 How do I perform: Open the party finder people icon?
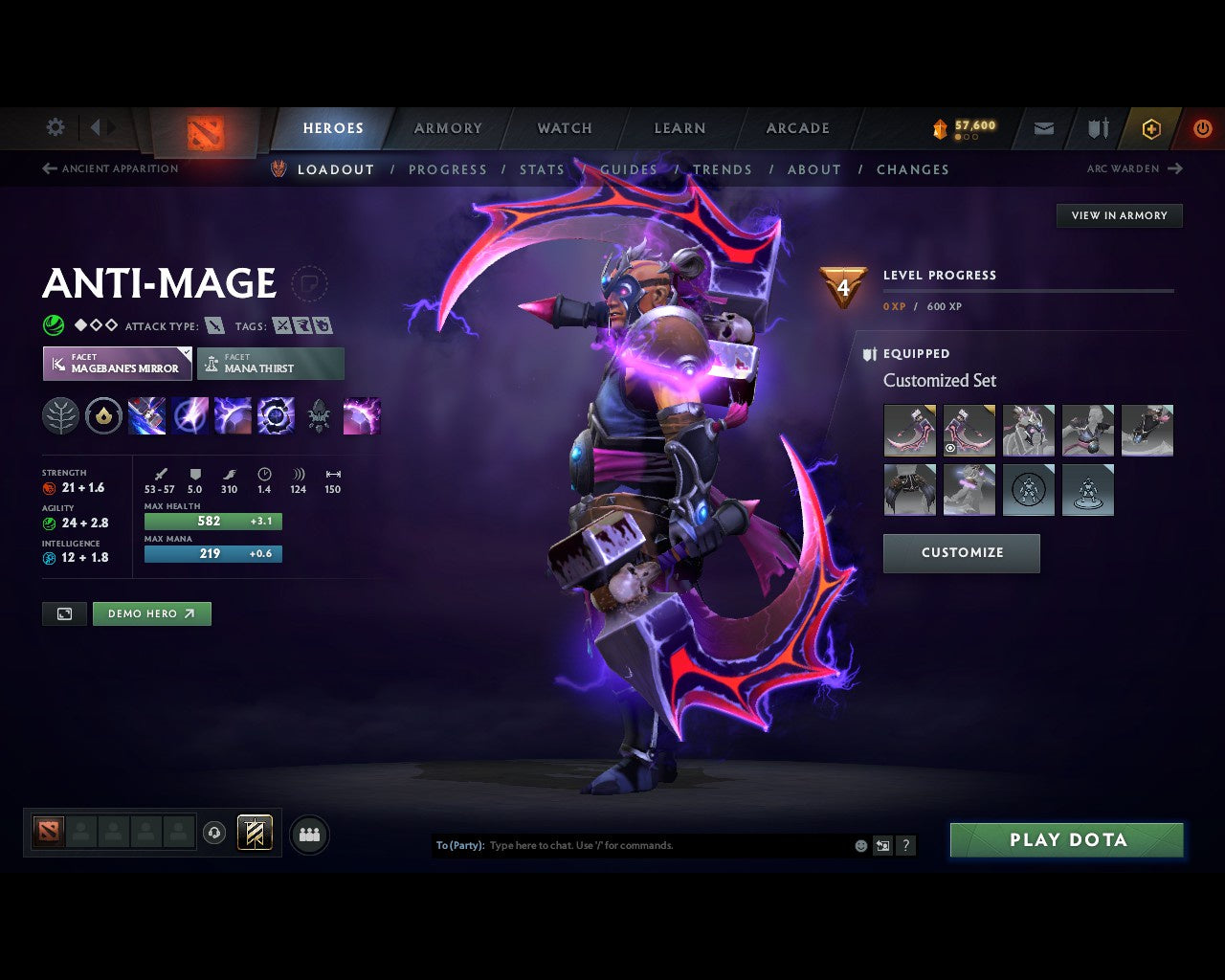(x=309, y=834)
